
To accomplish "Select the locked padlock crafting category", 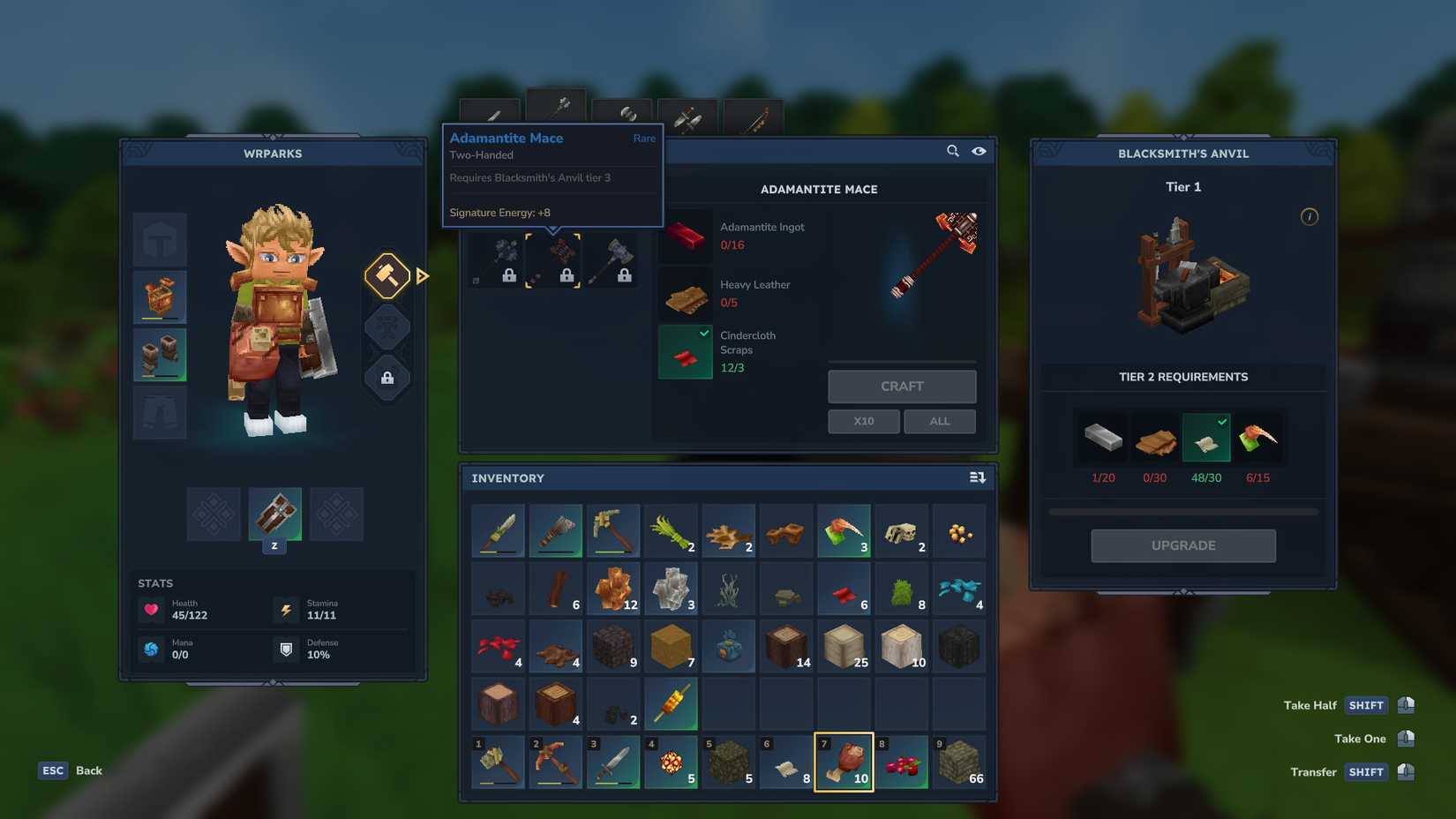I will [387, 378].
